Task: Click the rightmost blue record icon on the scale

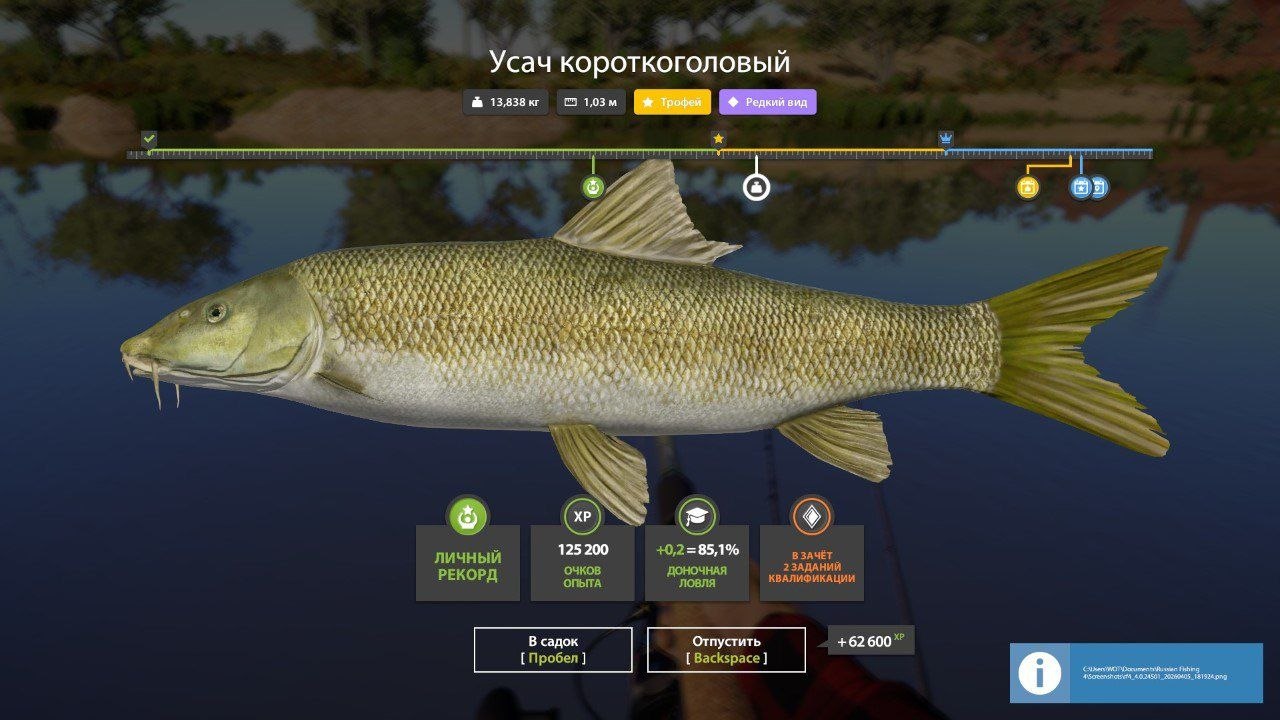Action: pyautogui.click(x=1100, y=187)
